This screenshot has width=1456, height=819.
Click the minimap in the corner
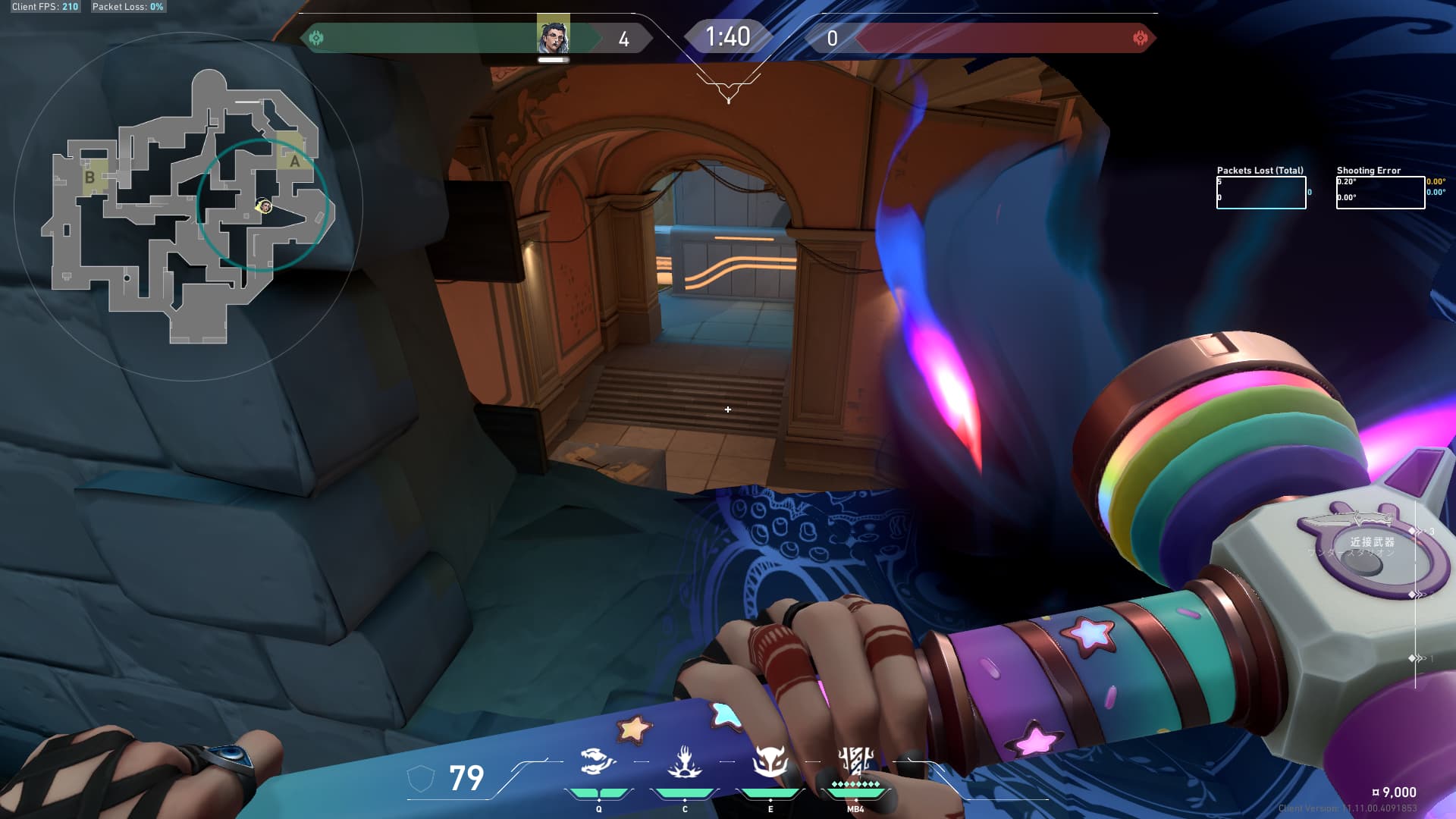click(x=187, y=206)
